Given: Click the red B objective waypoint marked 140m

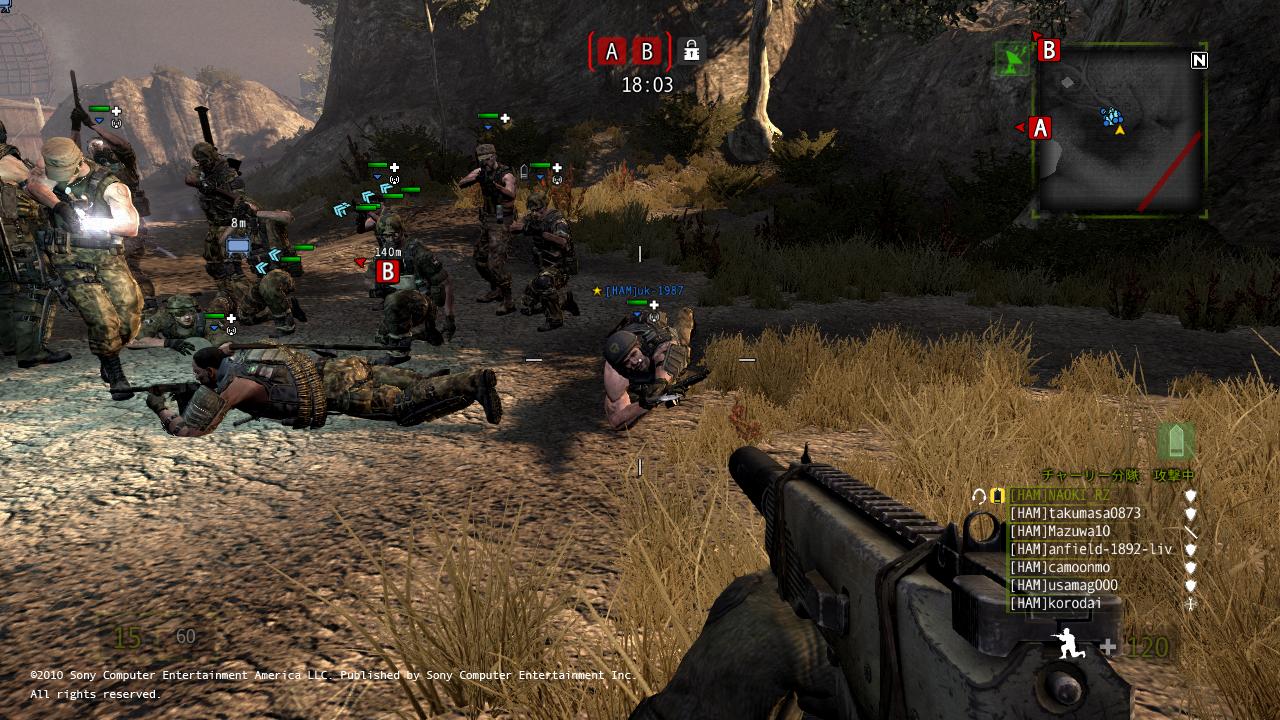Looking at the screenshot, I should coord(388,270).
